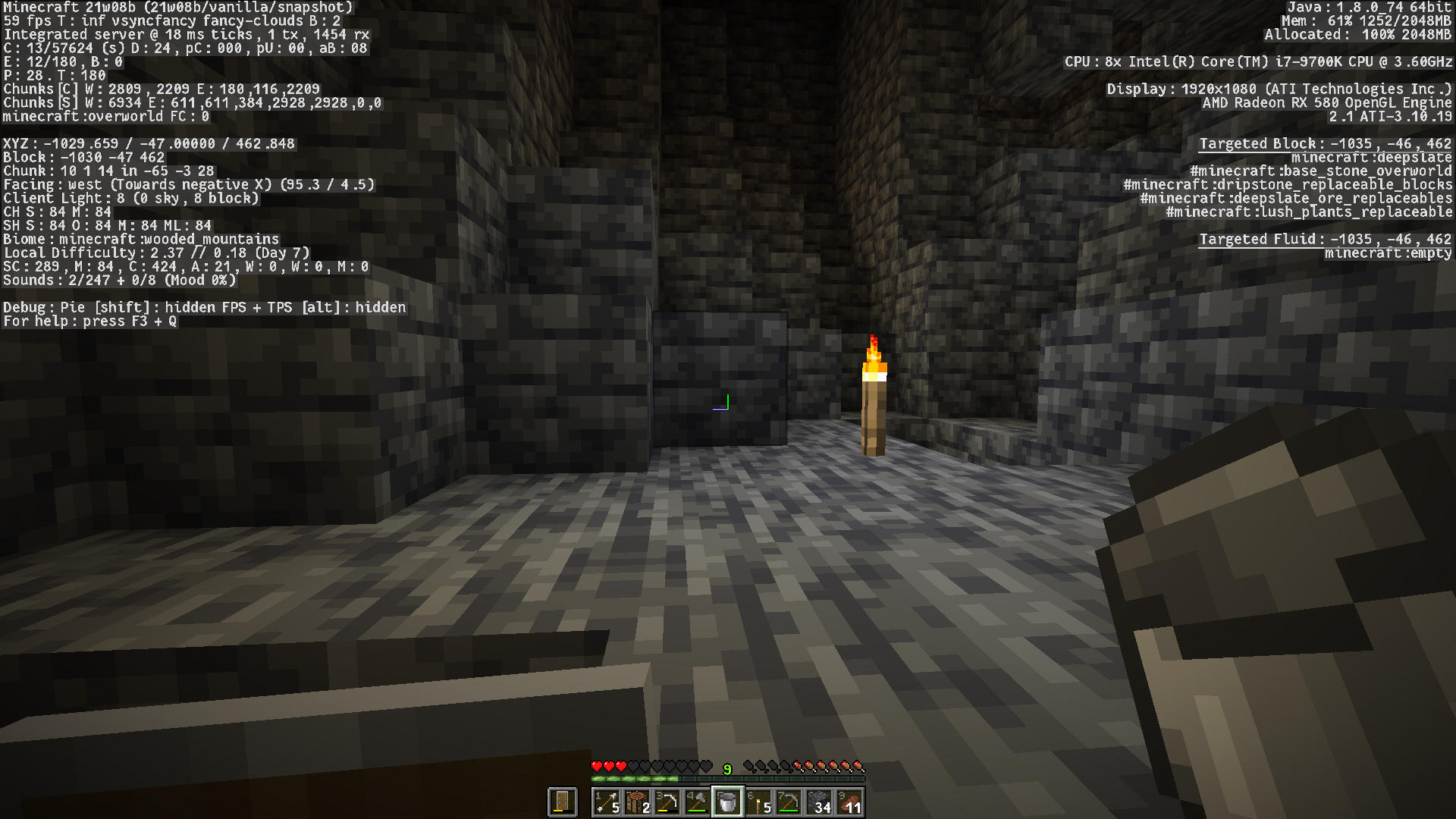Switch to the torch stack slot

758,802
